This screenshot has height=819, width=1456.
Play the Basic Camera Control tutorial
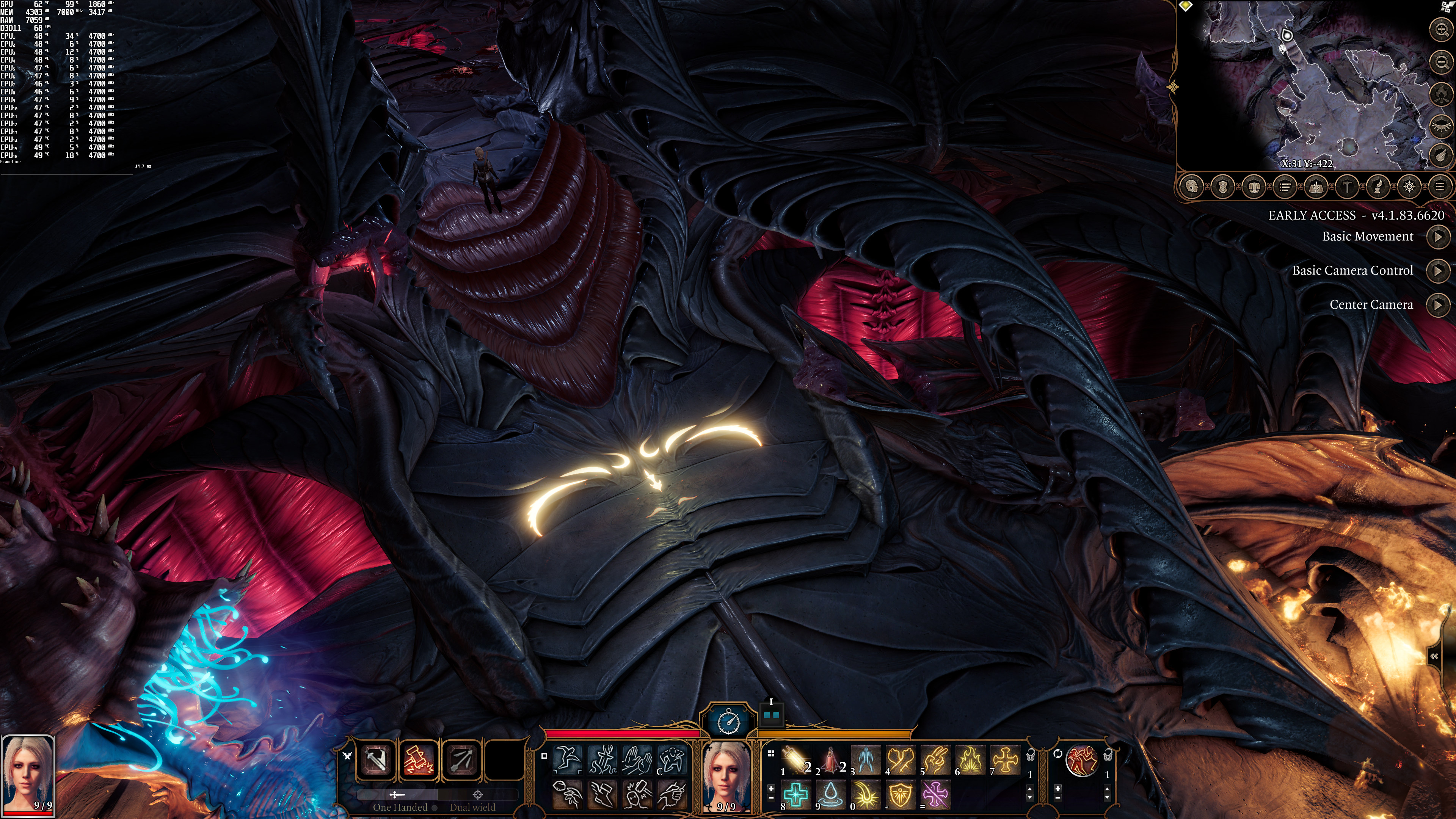click(1438, 271)
